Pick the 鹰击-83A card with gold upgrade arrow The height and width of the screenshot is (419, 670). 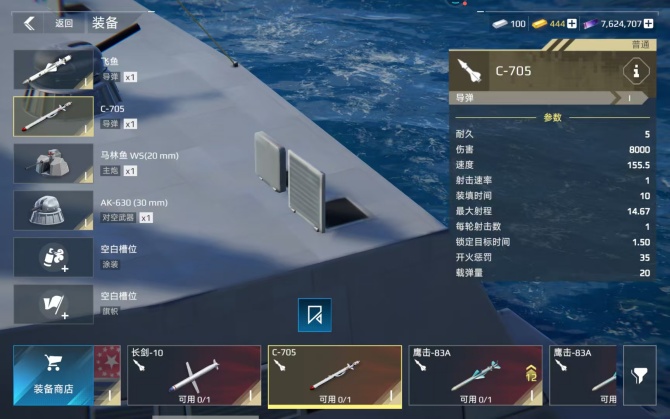[475, 375]
